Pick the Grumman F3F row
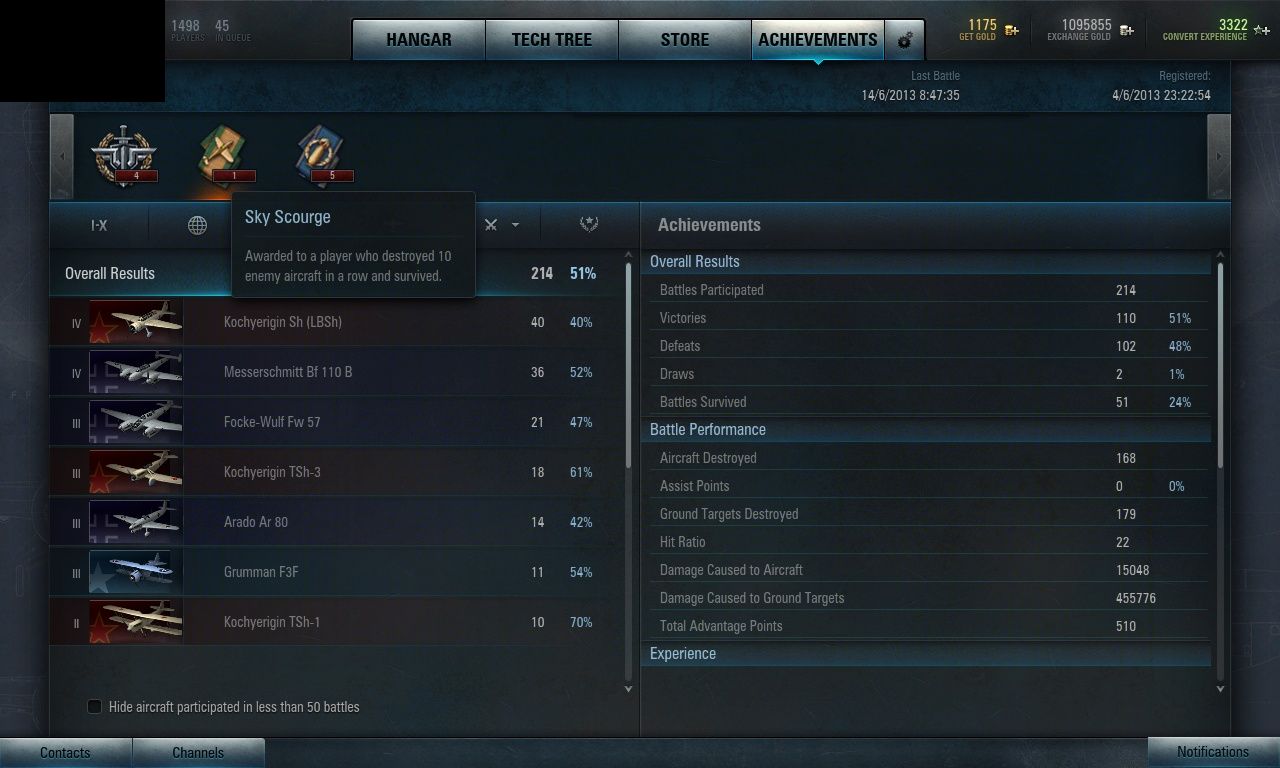Screen dimensions: 1280x768 (338, 572)
